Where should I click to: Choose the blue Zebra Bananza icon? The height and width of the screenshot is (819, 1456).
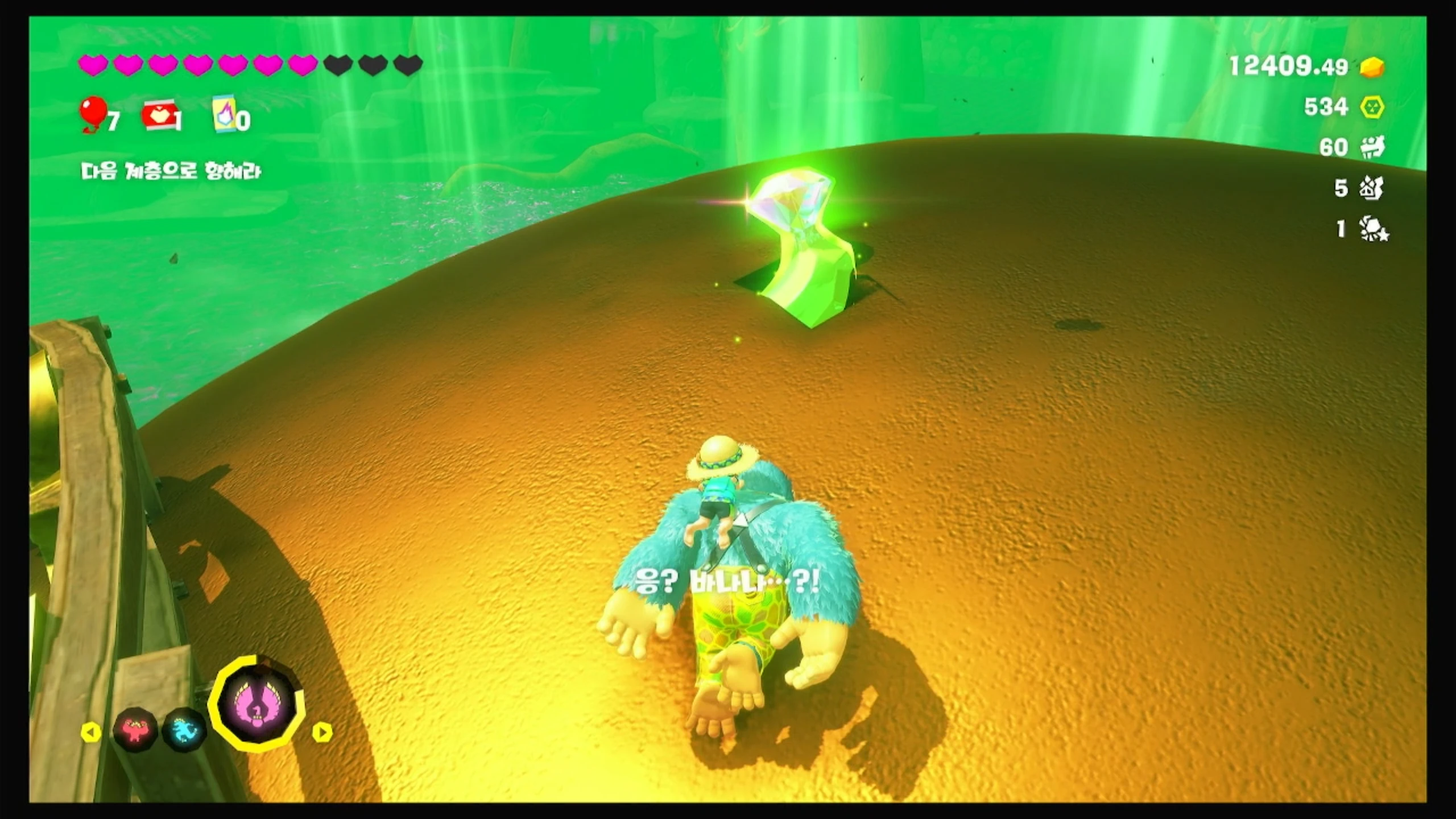(x=185, y=730)
